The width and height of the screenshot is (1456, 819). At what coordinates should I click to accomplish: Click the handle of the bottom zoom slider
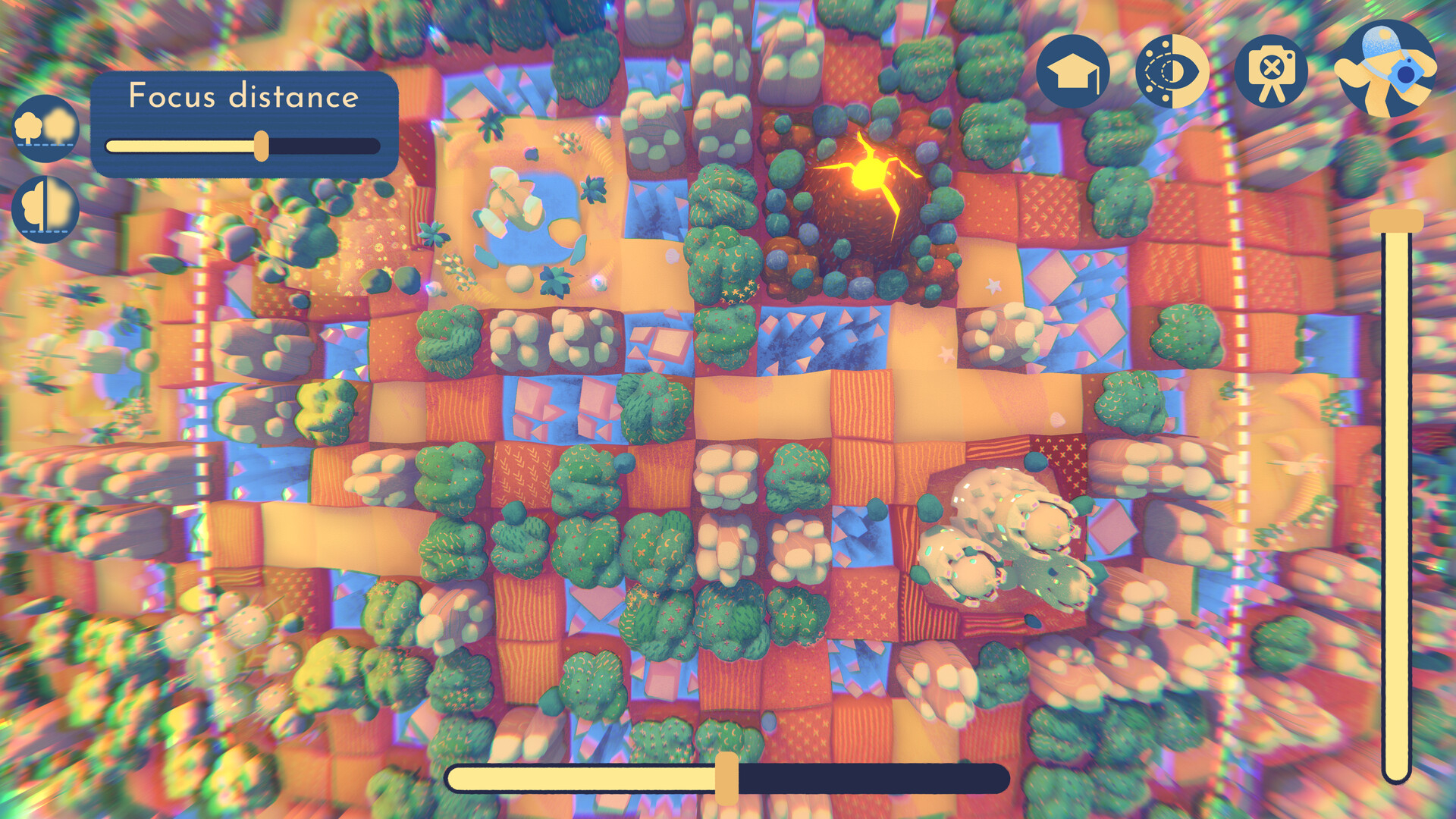coord(727,775)
